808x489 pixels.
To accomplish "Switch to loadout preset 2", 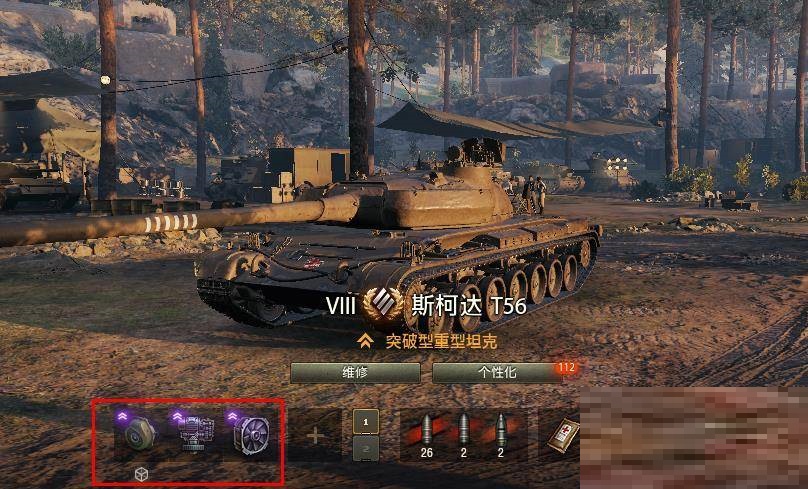I will 366,449.
